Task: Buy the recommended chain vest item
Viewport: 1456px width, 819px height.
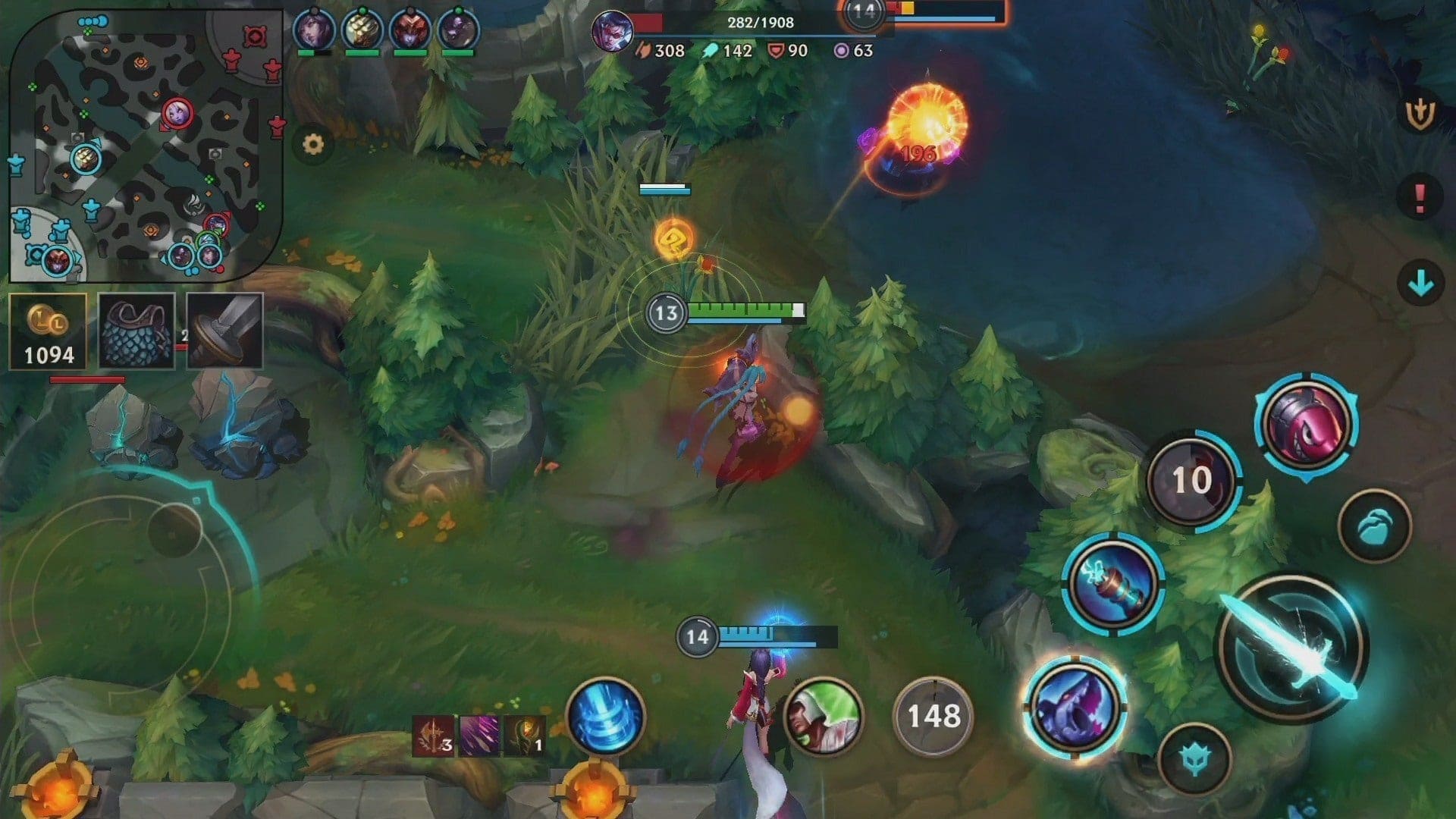Action: 136,331
